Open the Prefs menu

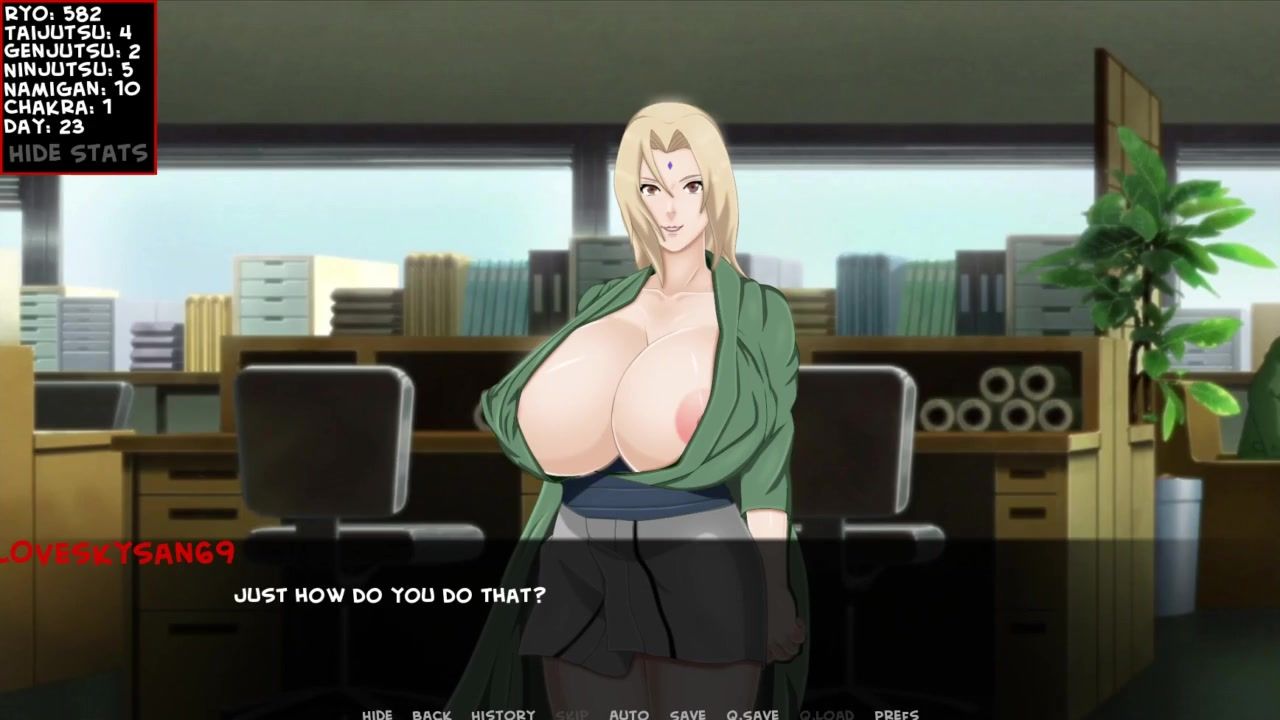[x=896, y=714]
